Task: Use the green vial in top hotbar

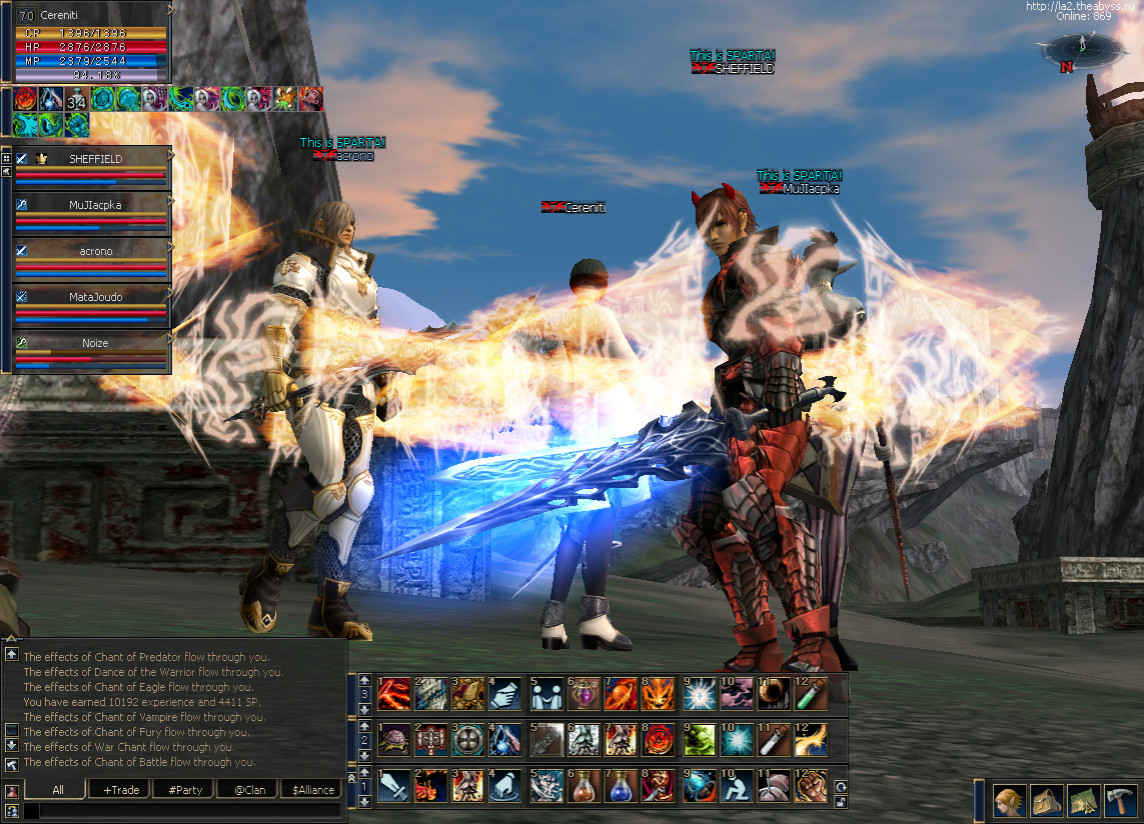Action: (810, 692)
